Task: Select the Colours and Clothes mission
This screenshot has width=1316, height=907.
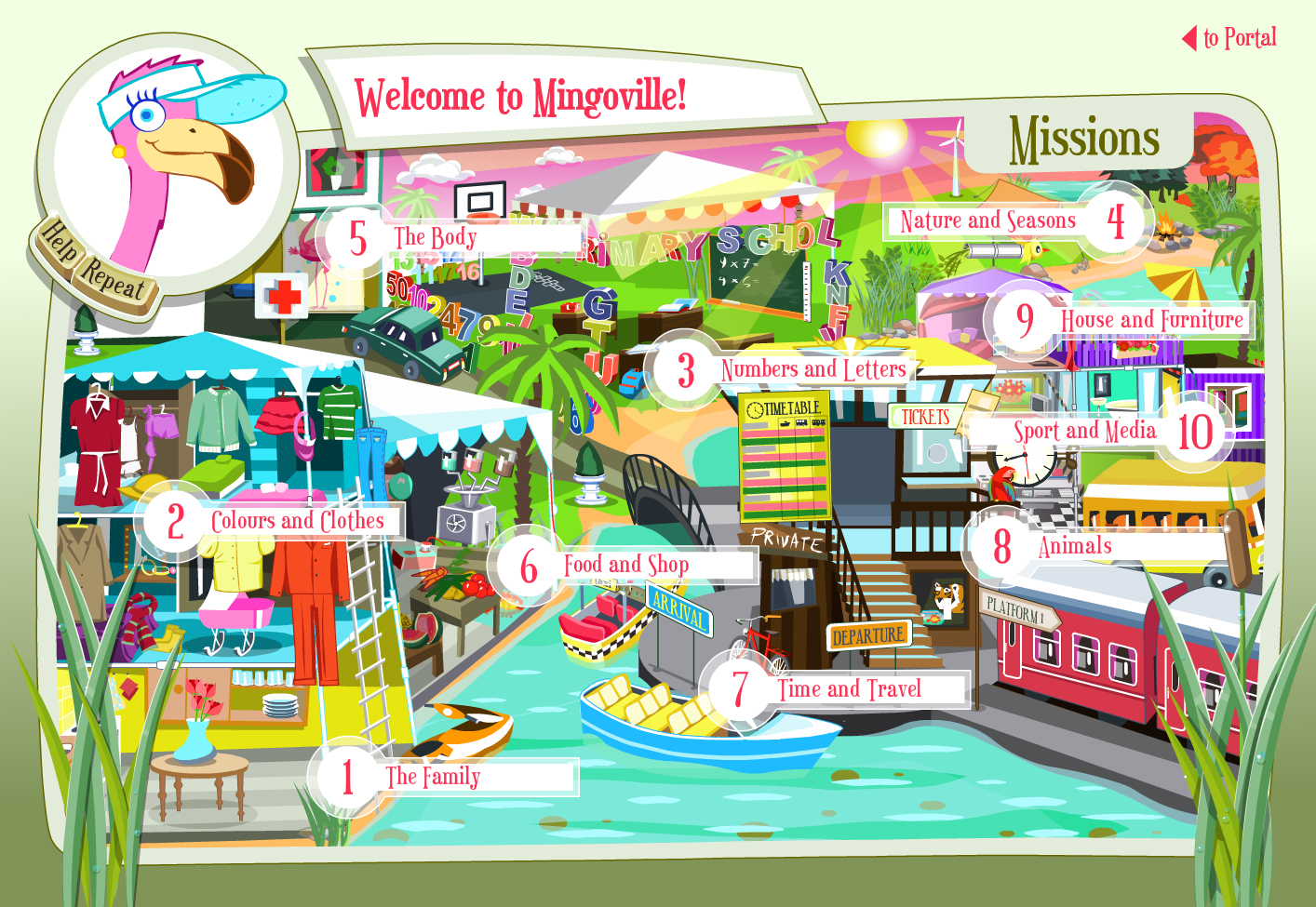Action: tap(297, 521)
